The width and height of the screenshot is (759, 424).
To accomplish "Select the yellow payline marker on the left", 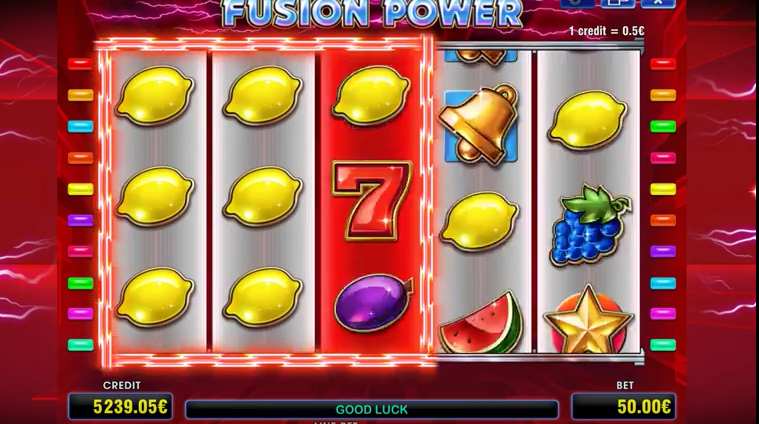I will [80, 189].
